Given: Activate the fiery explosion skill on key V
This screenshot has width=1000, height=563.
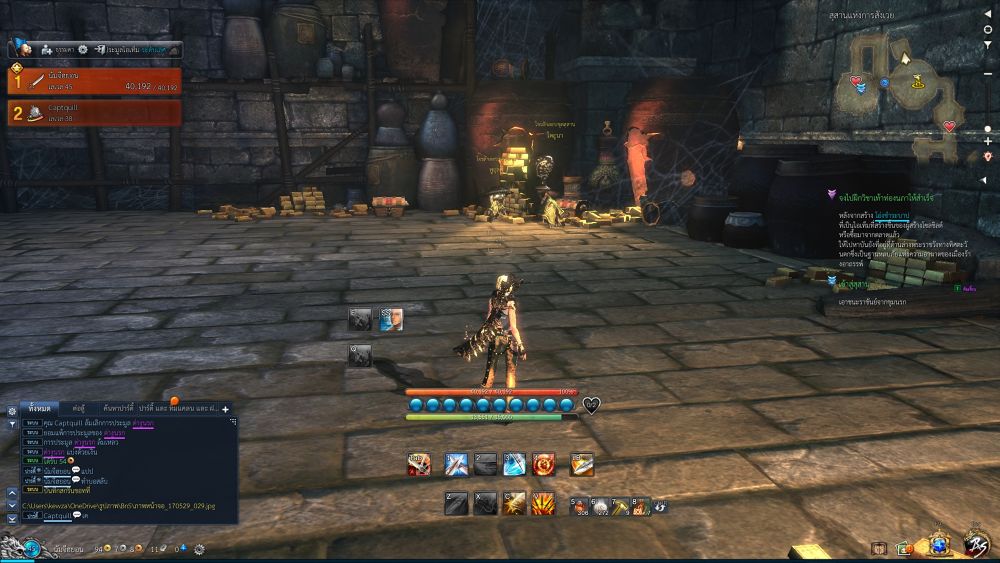Looking at the screenshot, I should click(543, 504).
